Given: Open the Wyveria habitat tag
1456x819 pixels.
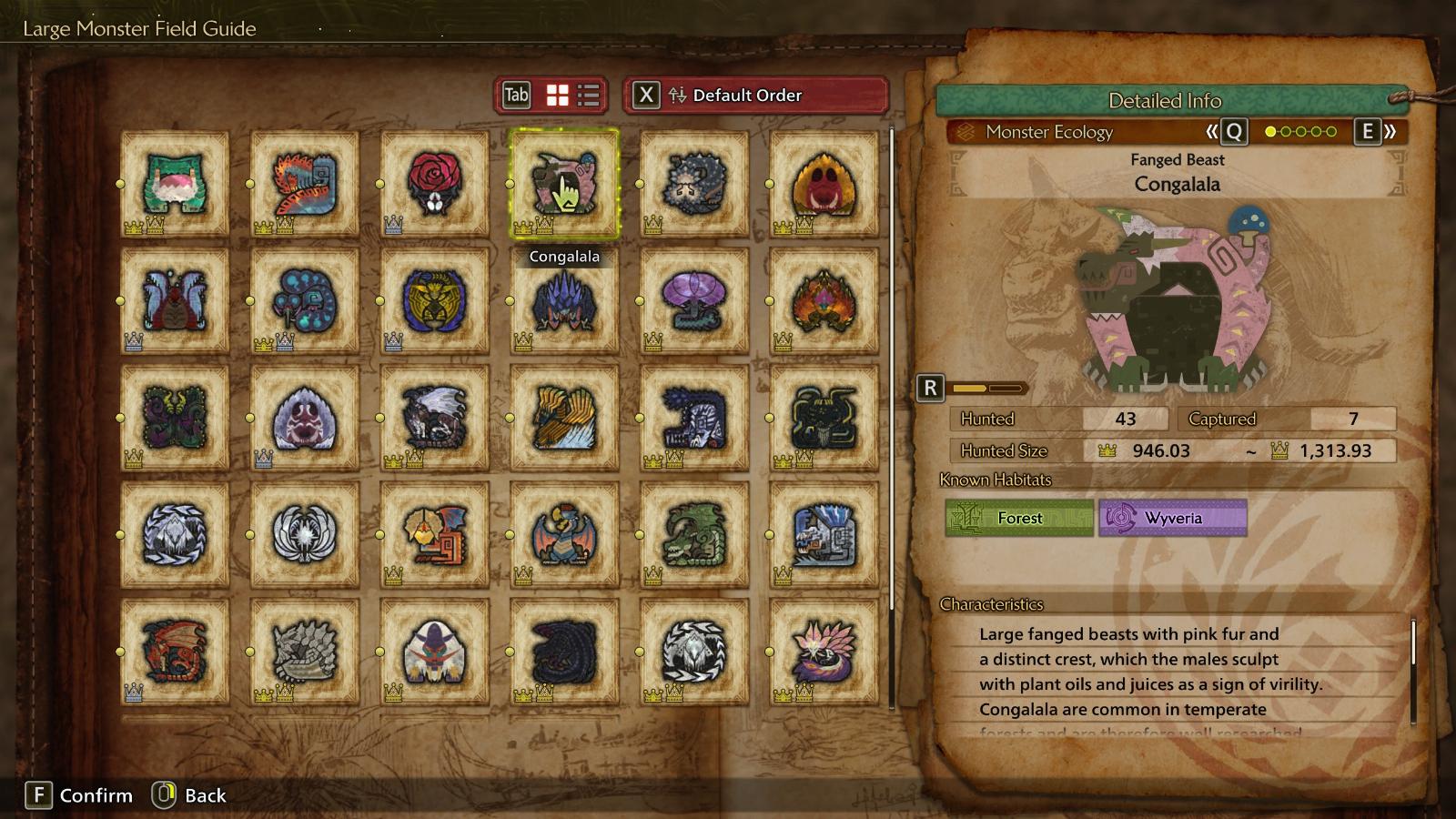Looking at the screenshot, I should point(1172,518).
